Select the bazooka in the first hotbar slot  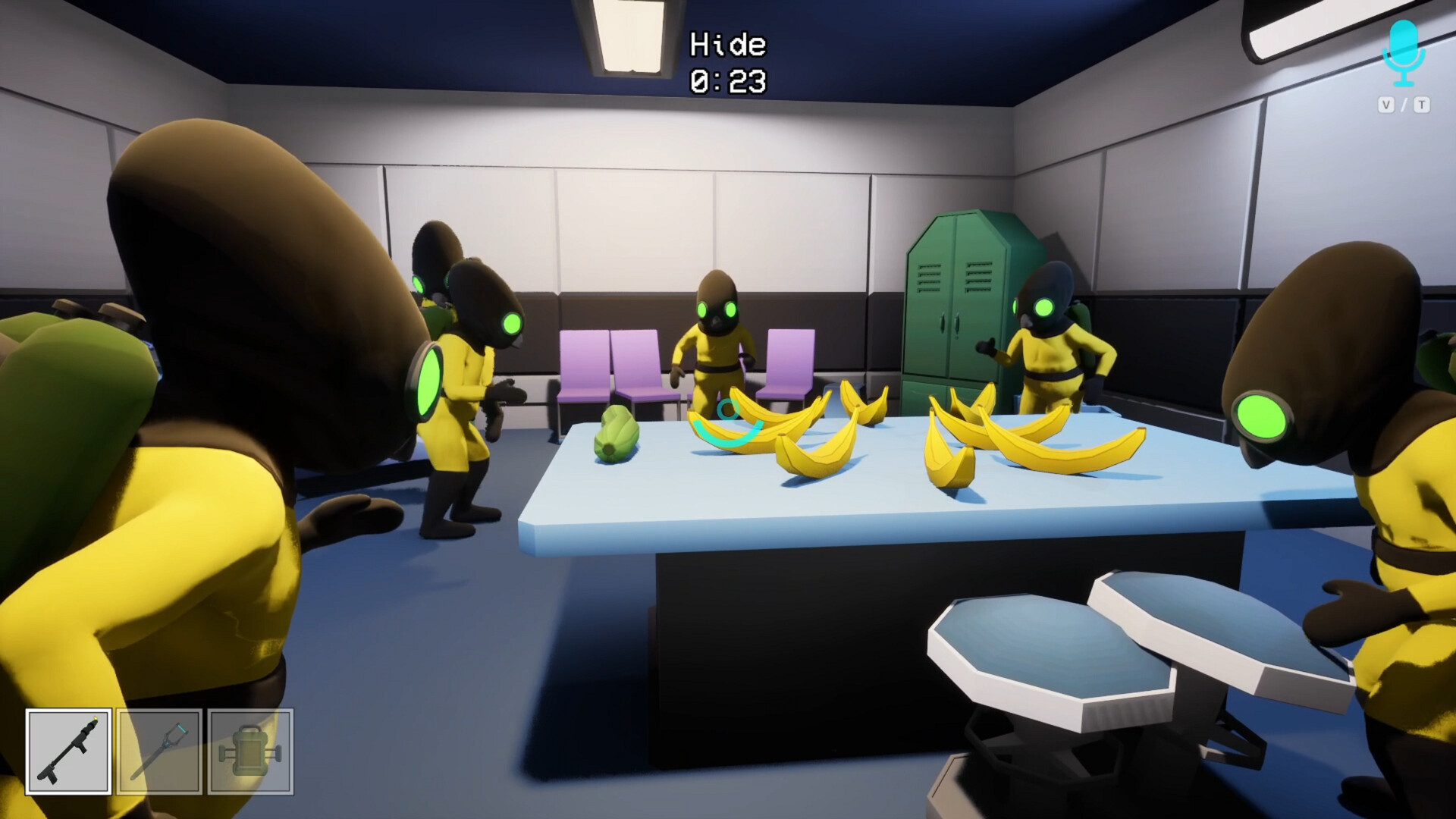(68, 752)
